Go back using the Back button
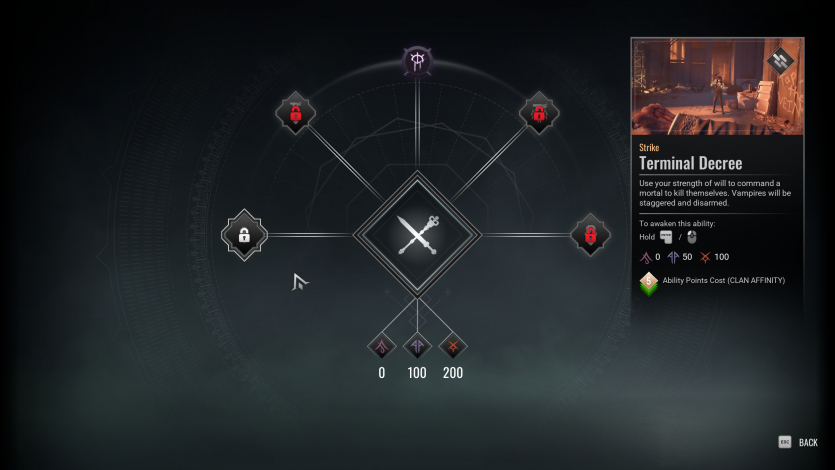This screenshot has width=835, height=470. pos(800,442)
